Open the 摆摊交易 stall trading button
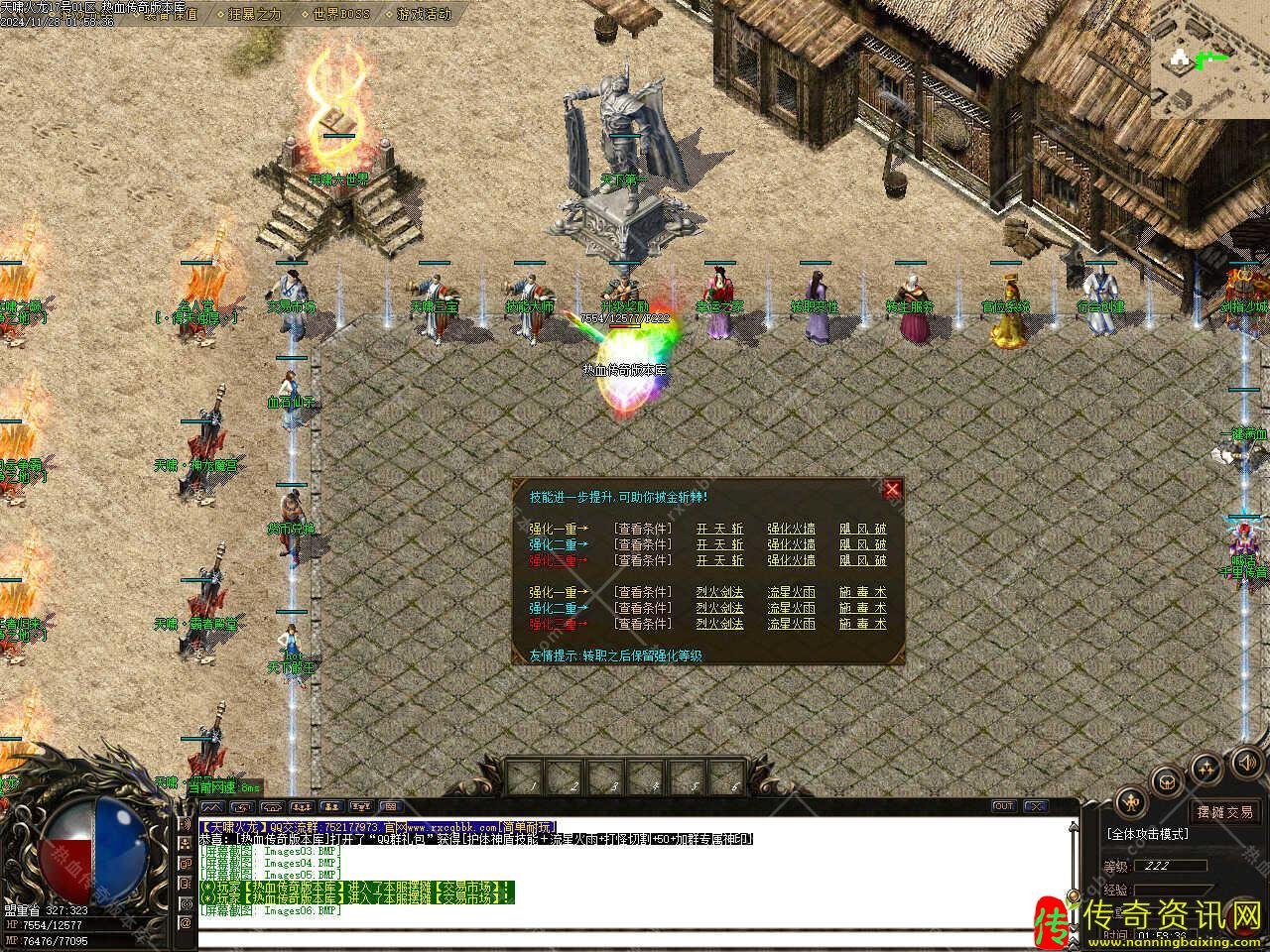Viewport: 1270px width, 952px height. [x=1224, y=812]
